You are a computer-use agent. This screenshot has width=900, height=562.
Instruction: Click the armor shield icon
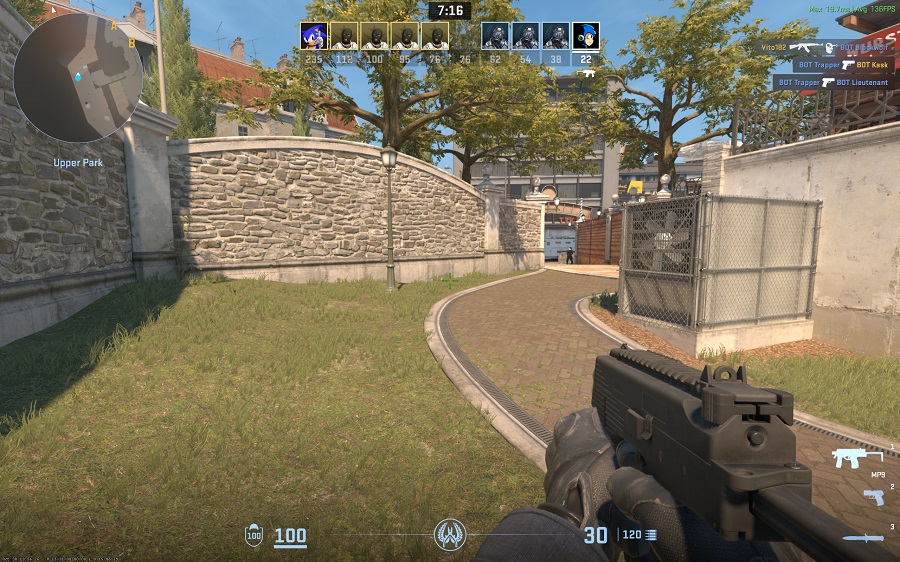254,535
